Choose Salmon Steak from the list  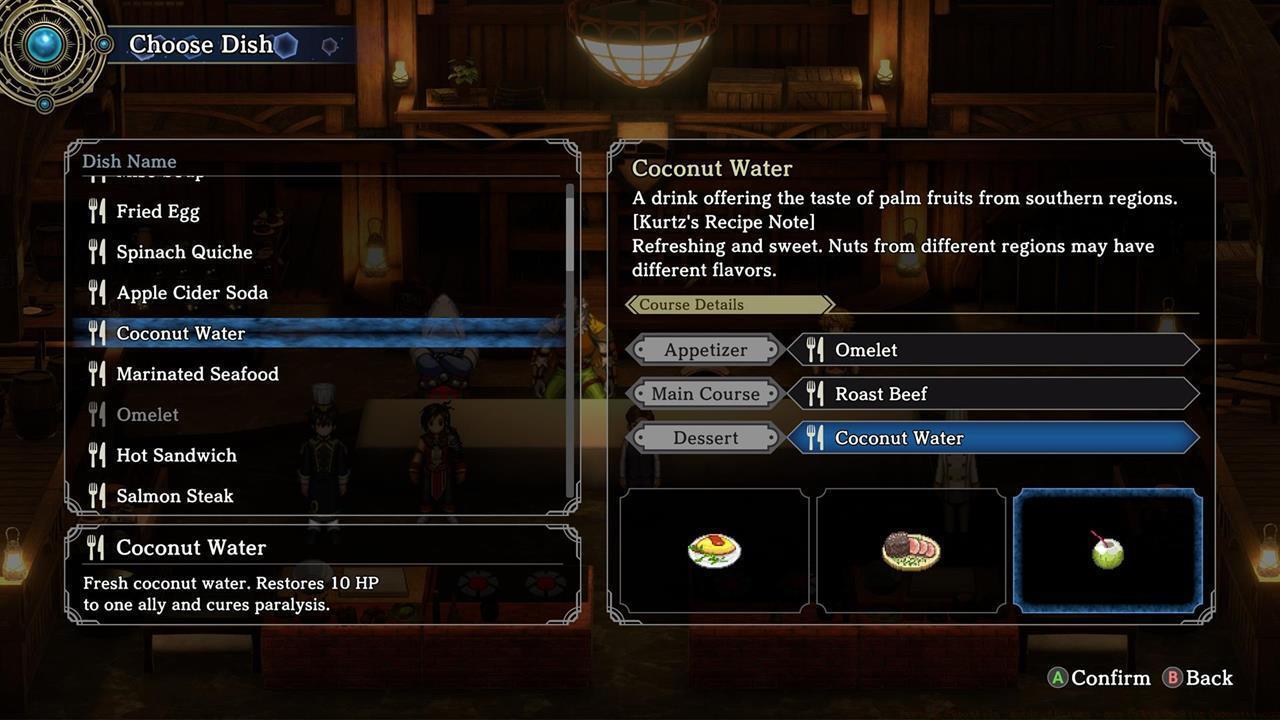175,496
